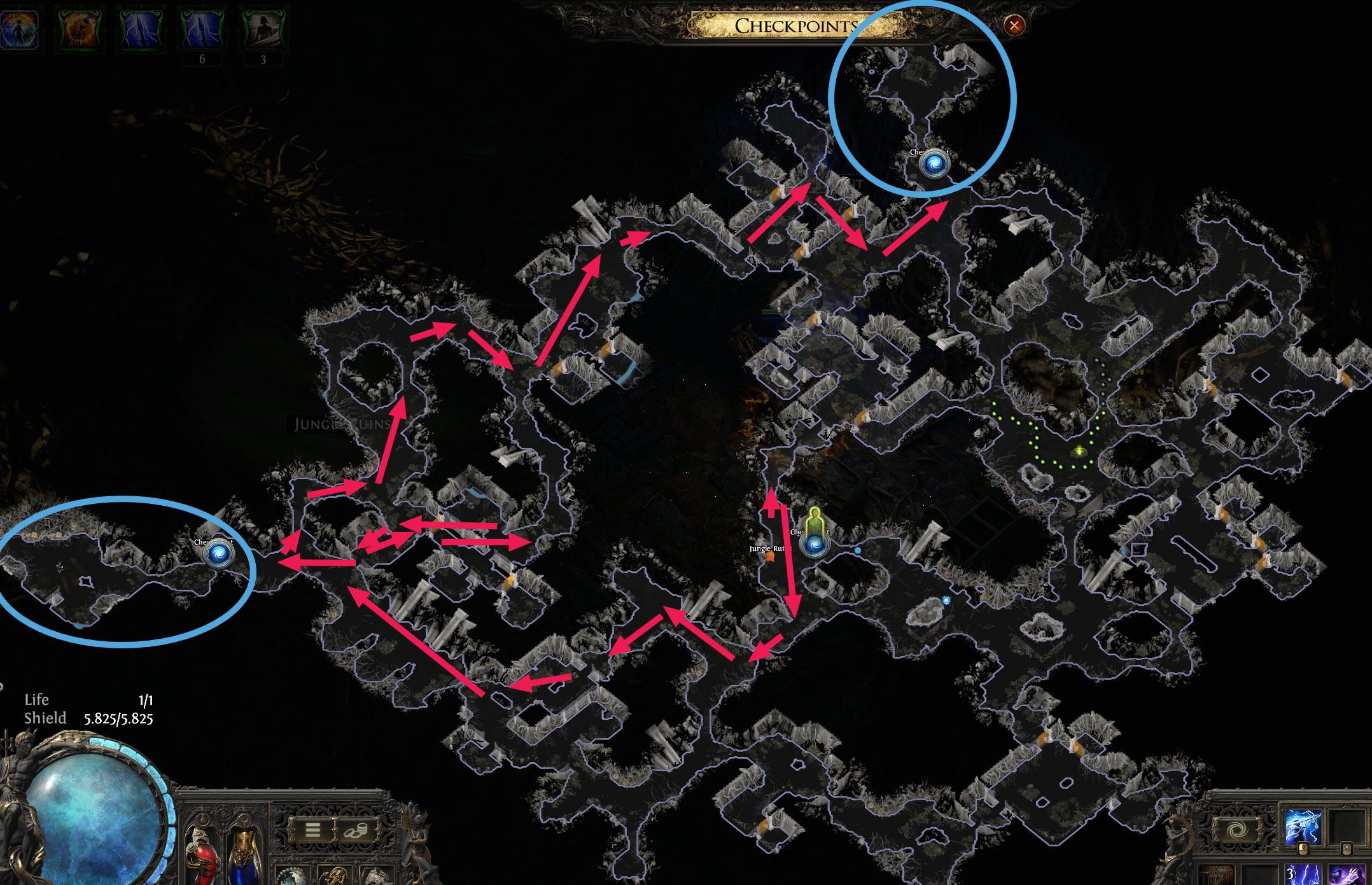1372x885 pixels.
Task: Click the fiery spear buff icon in top bar
Action: pos(81,29)
